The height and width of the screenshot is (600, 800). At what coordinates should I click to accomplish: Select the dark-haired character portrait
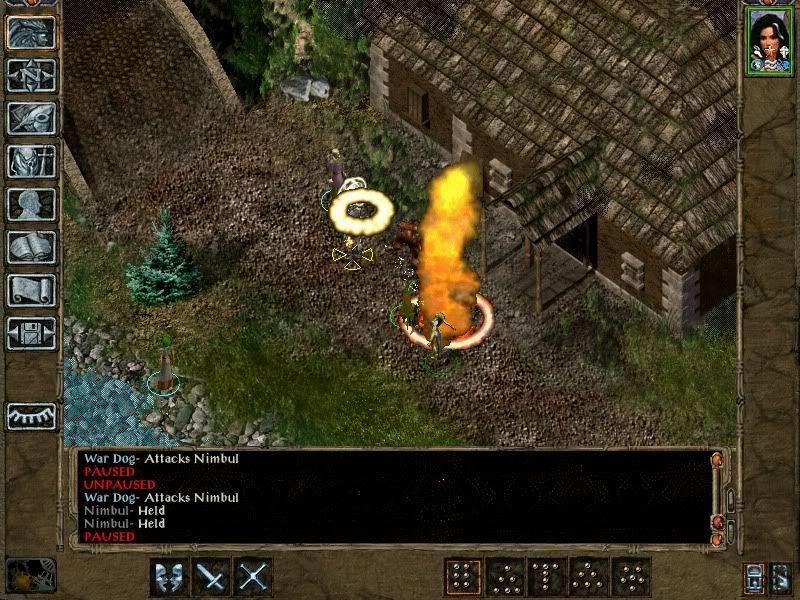(x=767, y=40)
